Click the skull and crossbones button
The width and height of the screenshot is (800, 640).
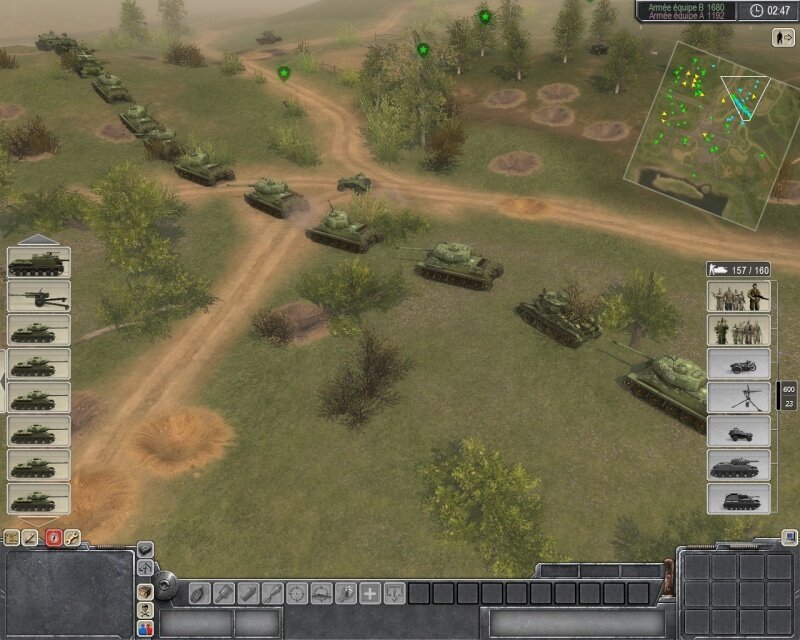pos(145,608)
